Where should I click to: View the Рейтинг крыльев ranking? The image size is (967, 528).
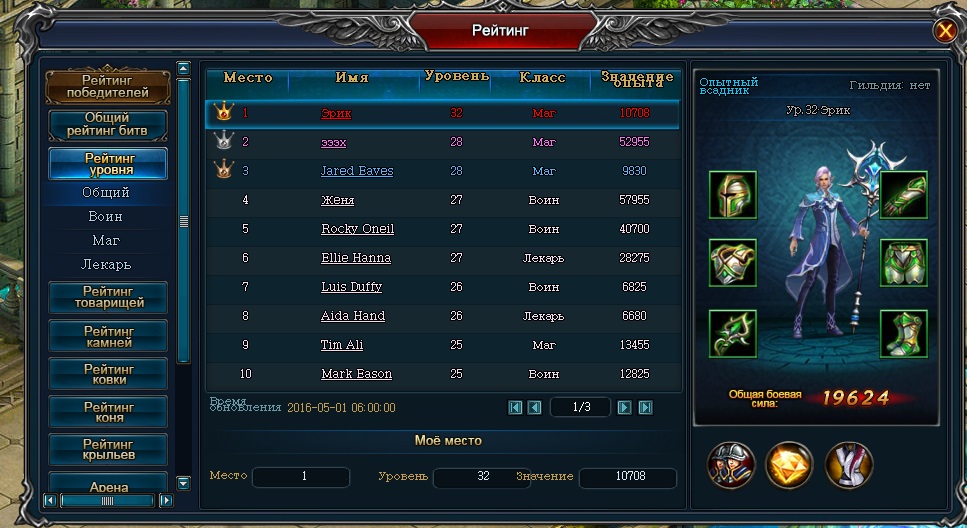point(107,450)
